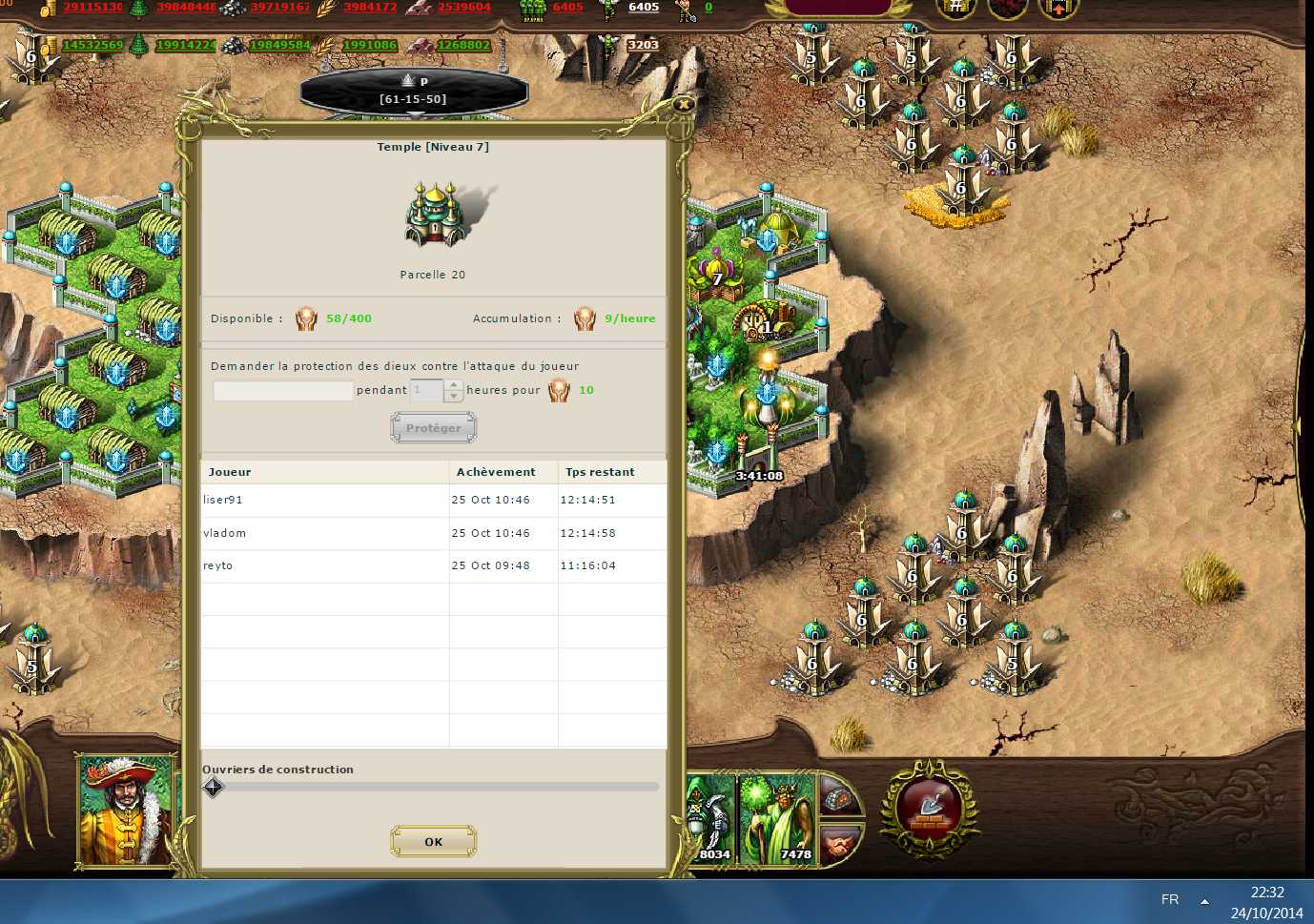Focus the player name input field
This screenshot has width=1314, height=924.
(283, 390)
